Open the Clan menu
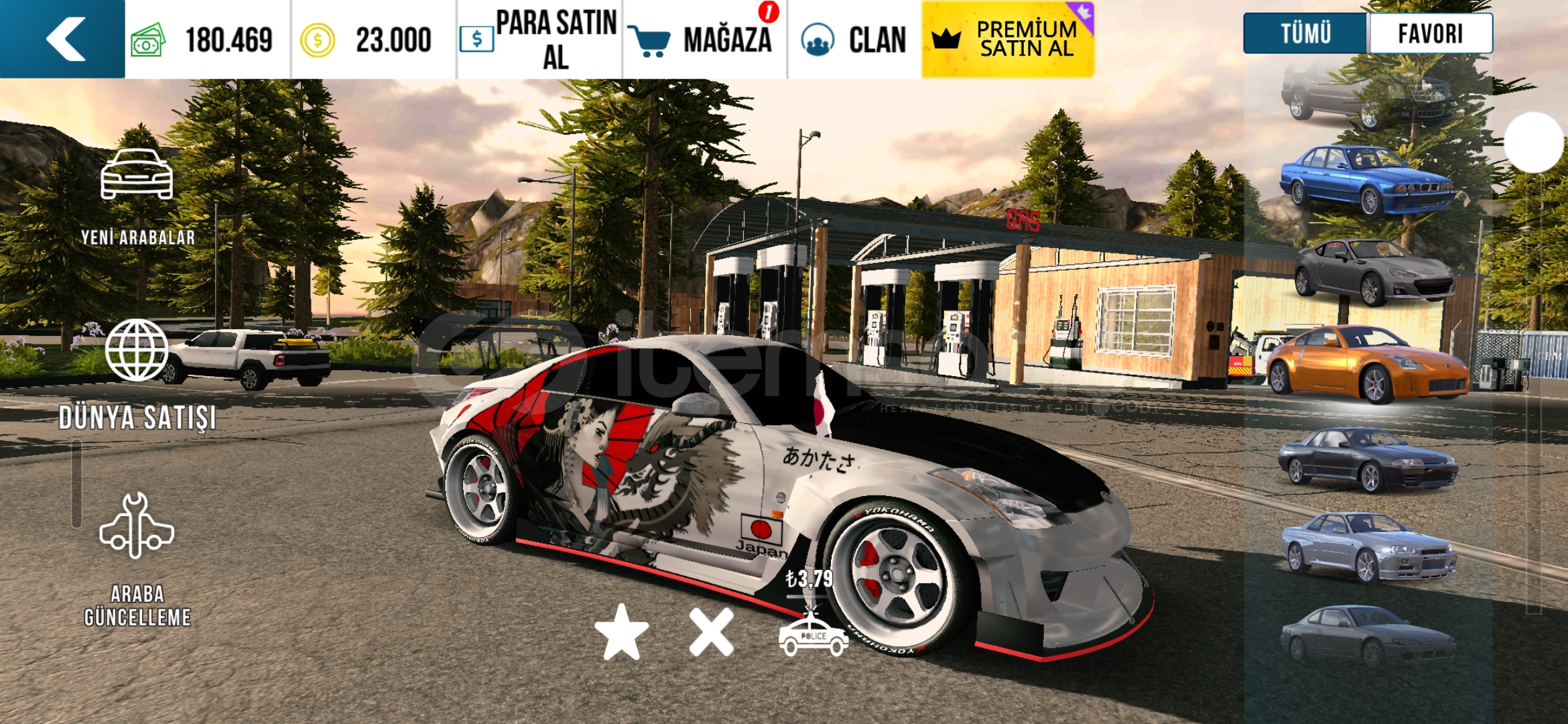 pyautogui.click(x=854, y=39)
